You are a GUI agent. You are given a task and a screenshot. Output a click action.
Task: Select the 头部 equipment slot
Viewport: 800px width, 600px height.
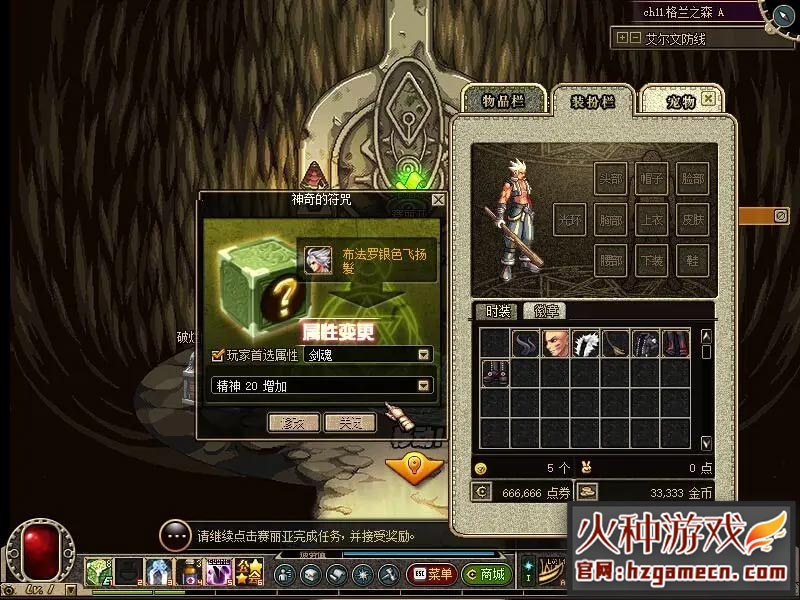coord(610,178)
